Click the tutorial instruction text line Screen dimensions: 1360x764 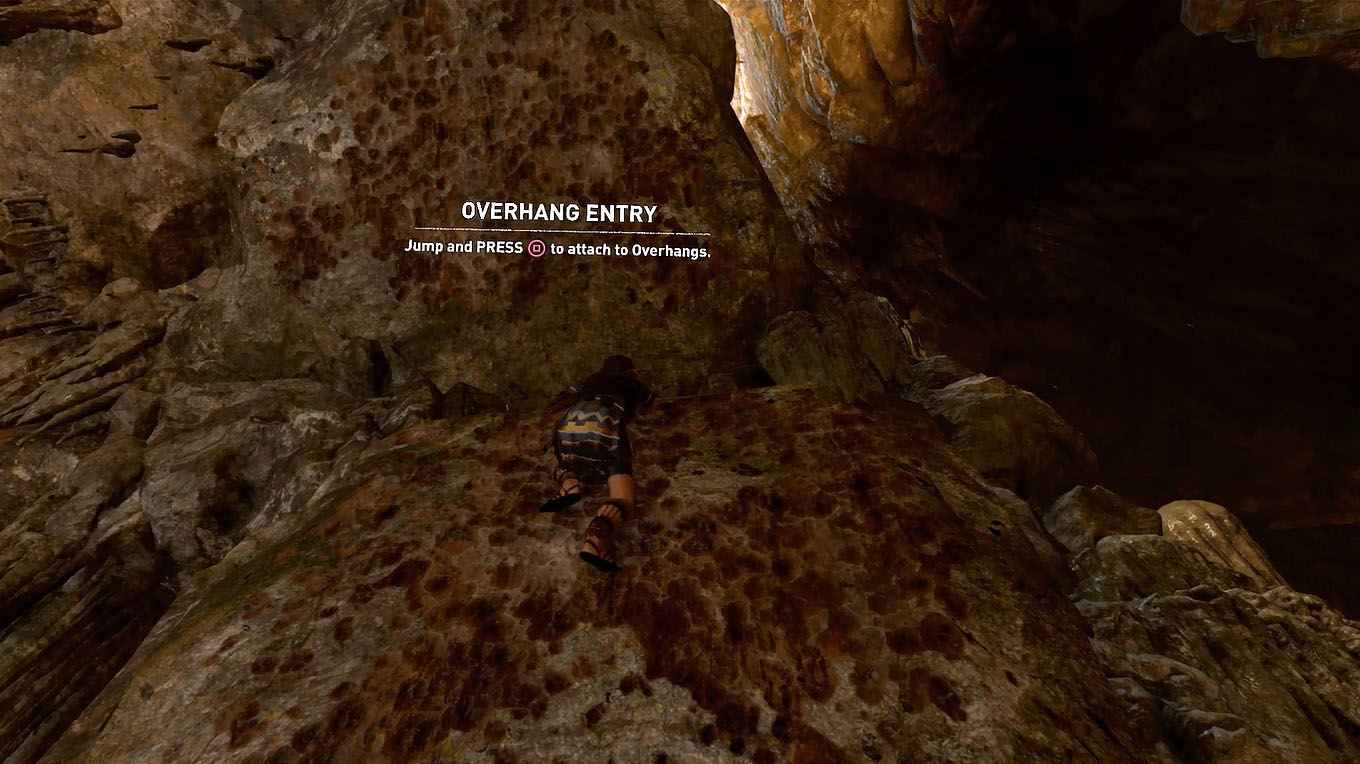click(557, 248)
